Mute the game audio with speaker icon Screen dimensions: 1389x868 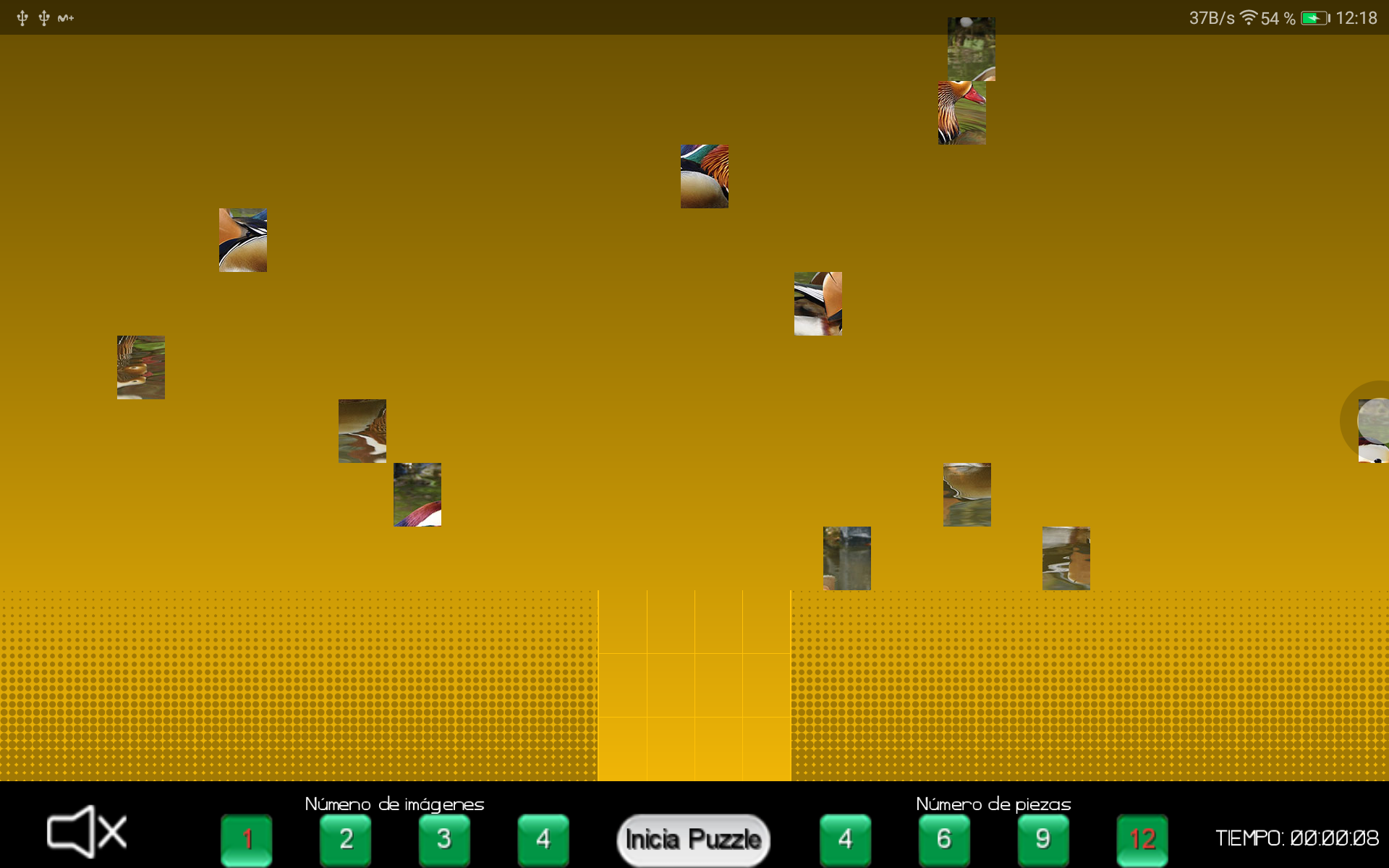coord(85,833)
